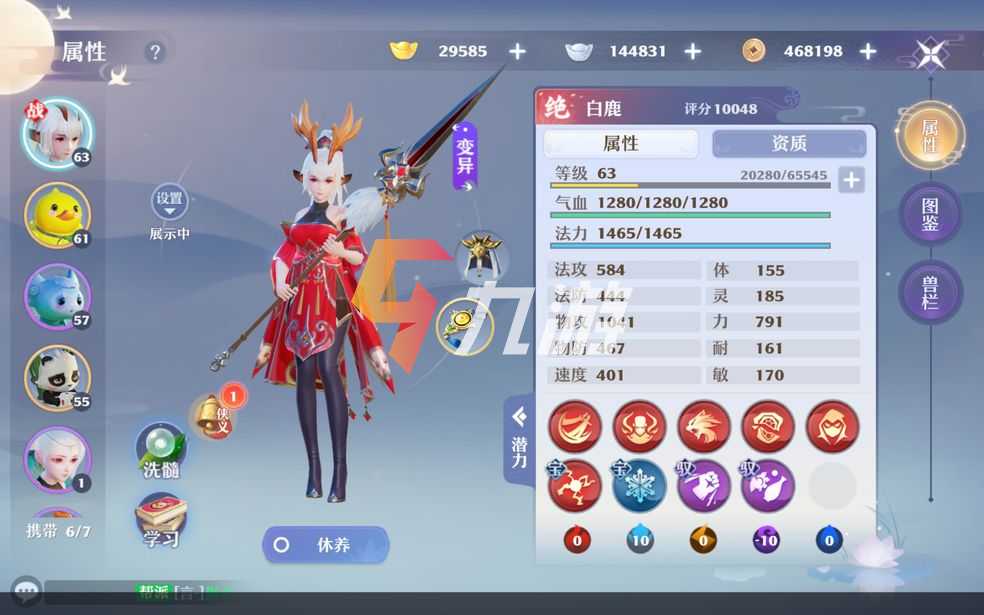984x615 pixels.
Task: Open the 学习 skill learning book
Action: tap(160, 520)
